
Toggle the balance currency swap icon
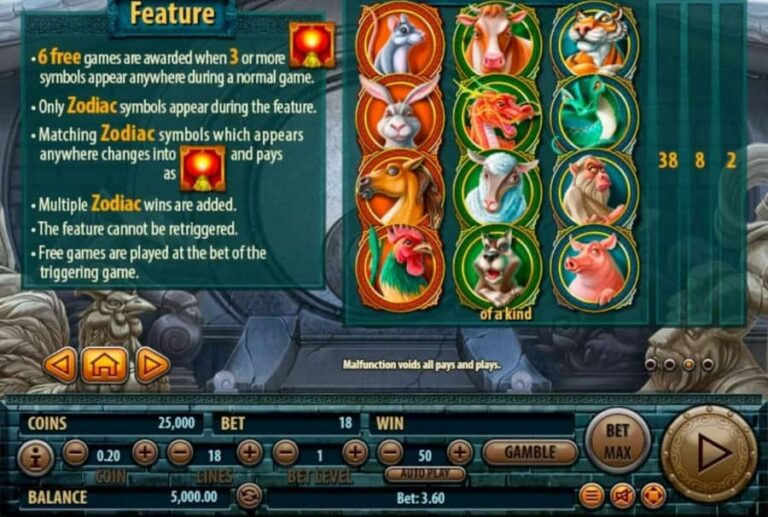tap(248, 496)
